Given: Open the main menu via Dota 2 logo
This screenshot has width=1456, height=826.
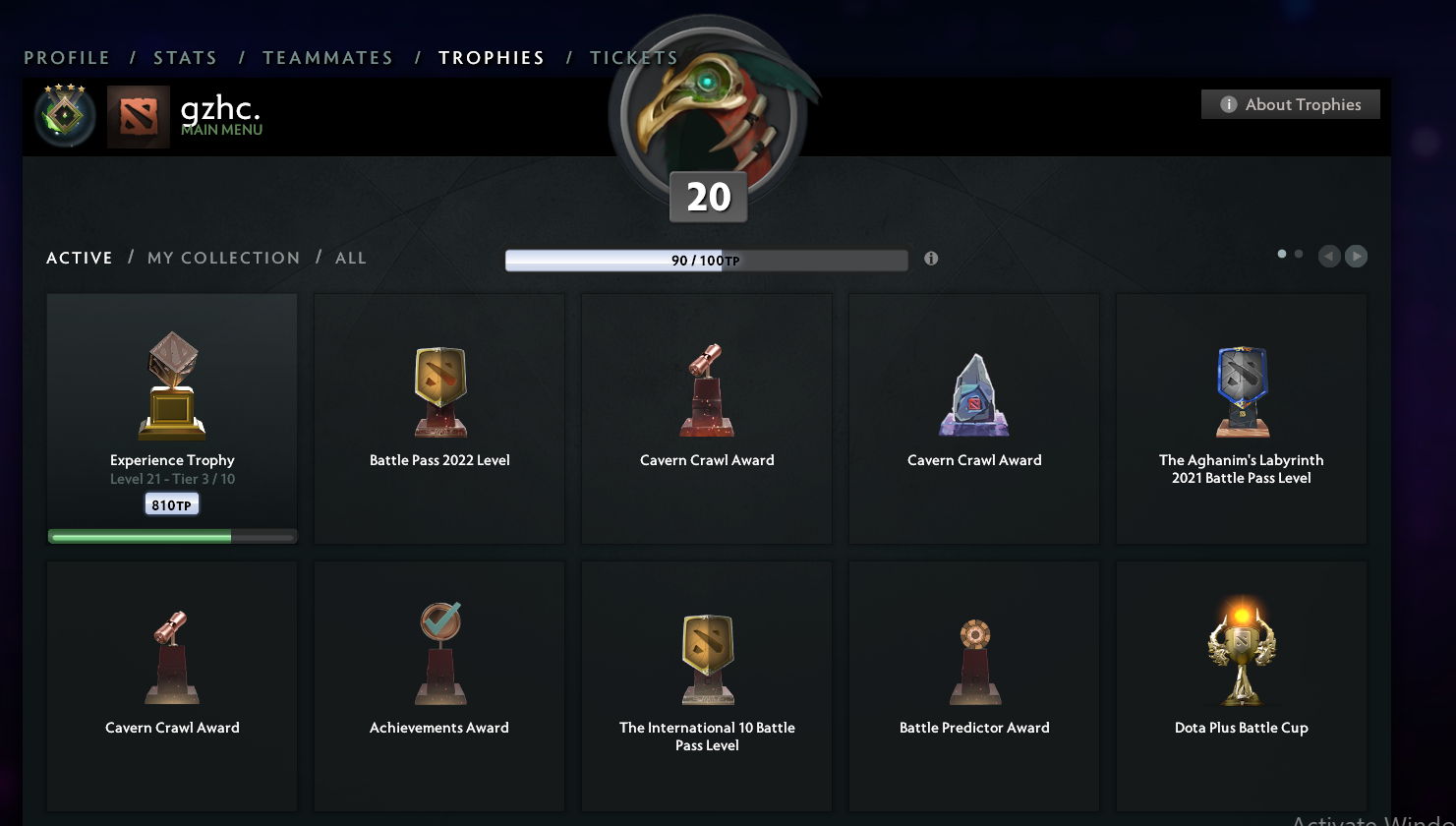Looking at the screenshot, I should point(138,116).
